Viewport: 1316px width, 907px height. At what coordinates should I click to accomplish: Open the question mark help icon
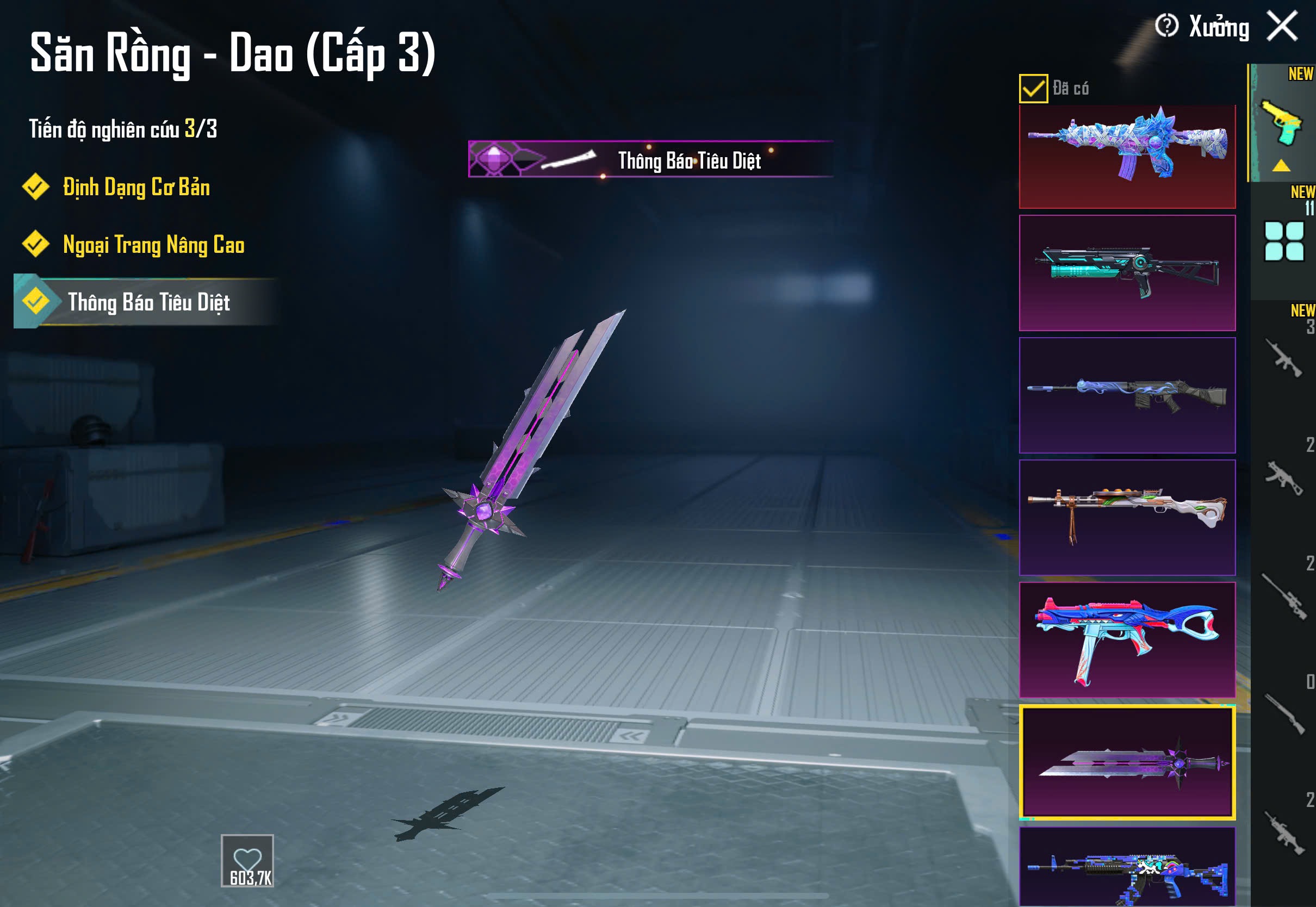(x=1166, y=26)
